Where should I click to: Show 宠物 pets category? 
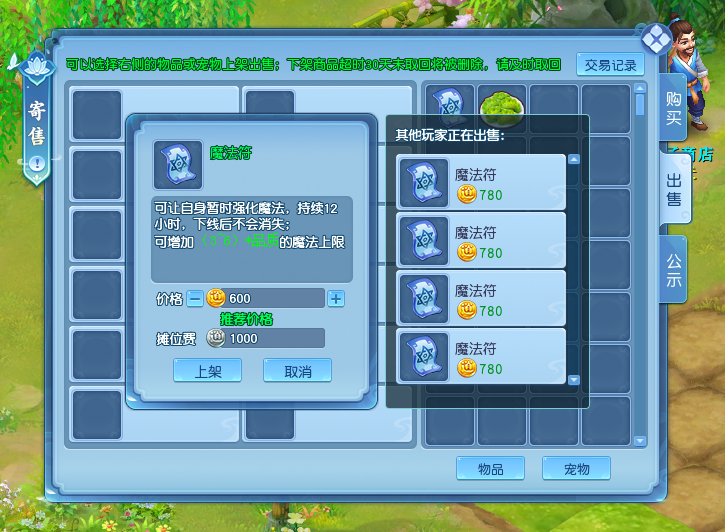point(576,468)
